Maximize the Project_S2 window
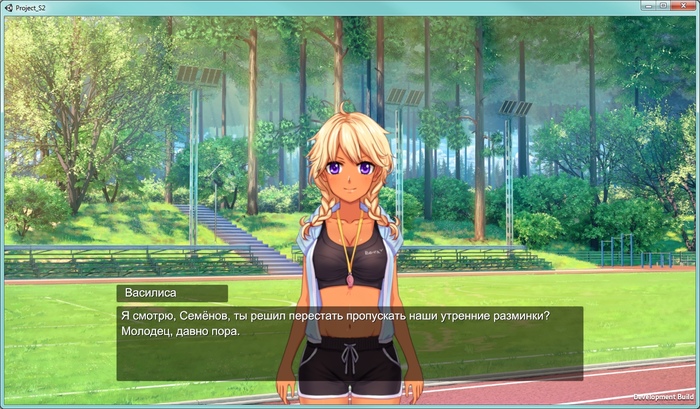Viewport: 700px width, 409px height. tap(662, 6)
